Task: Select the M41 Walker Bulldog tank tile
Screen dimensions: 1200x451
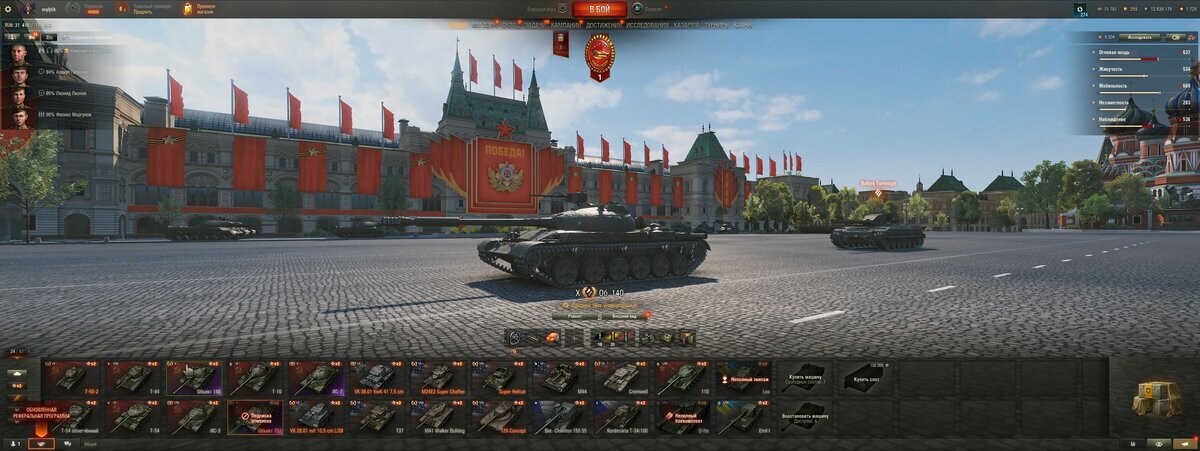Action: tap(439, 416)
